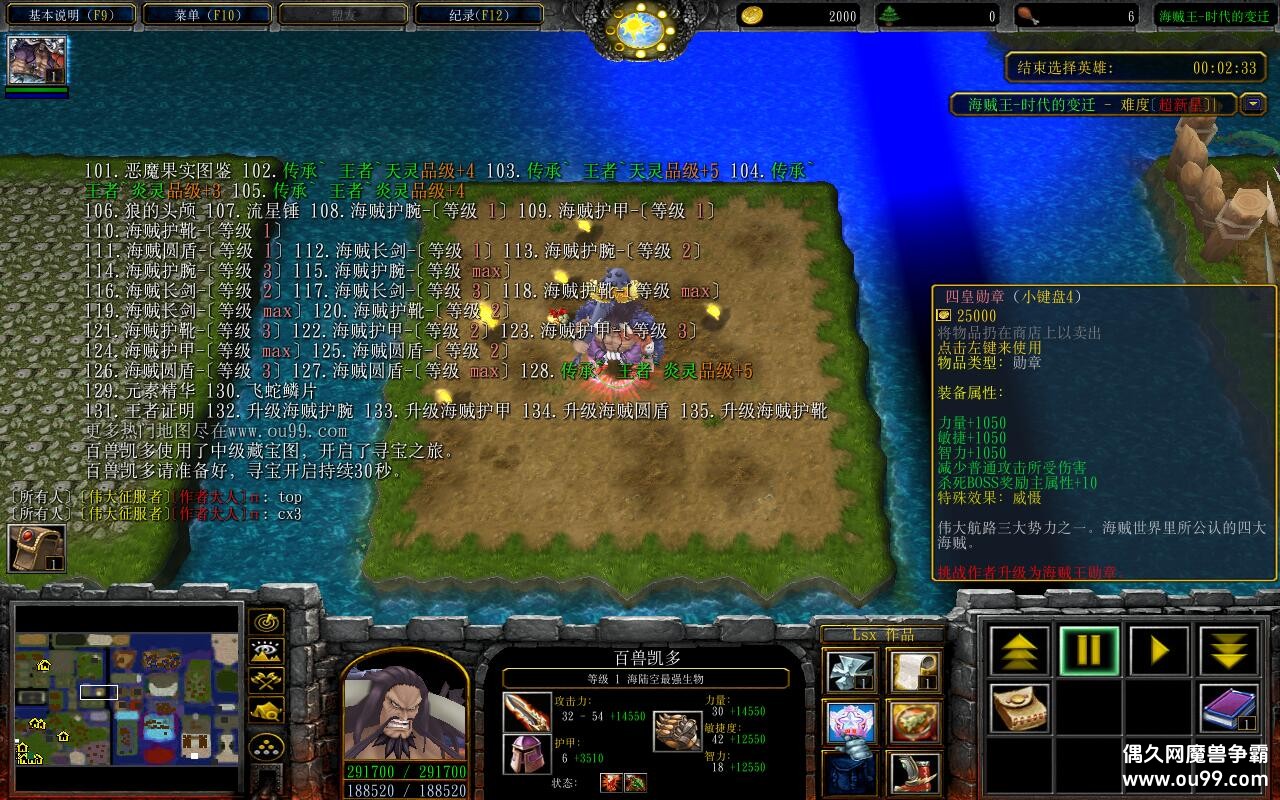Select the purple star gem in inventory
Viewport: 1280px width, 800px height.
click(x=850, y=720)
